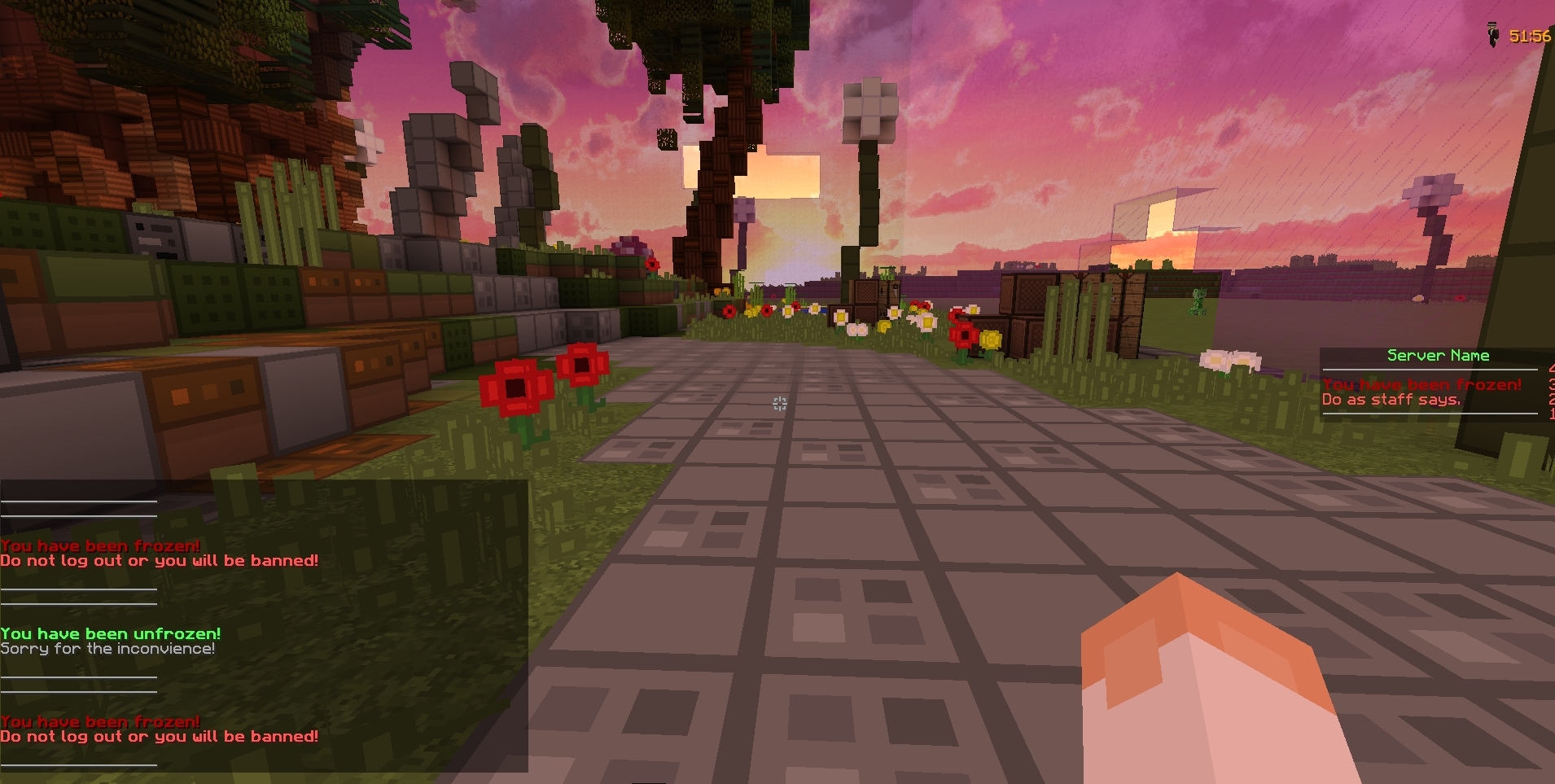
Task: Select "You have been frozen!" on the sidebar
Action: 1421,384
